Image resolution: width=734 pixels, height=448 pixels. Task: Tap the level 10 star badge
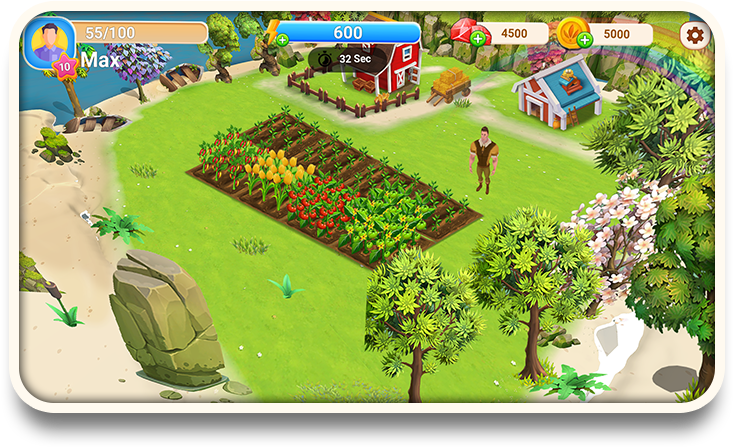click(x=65, y=67)
